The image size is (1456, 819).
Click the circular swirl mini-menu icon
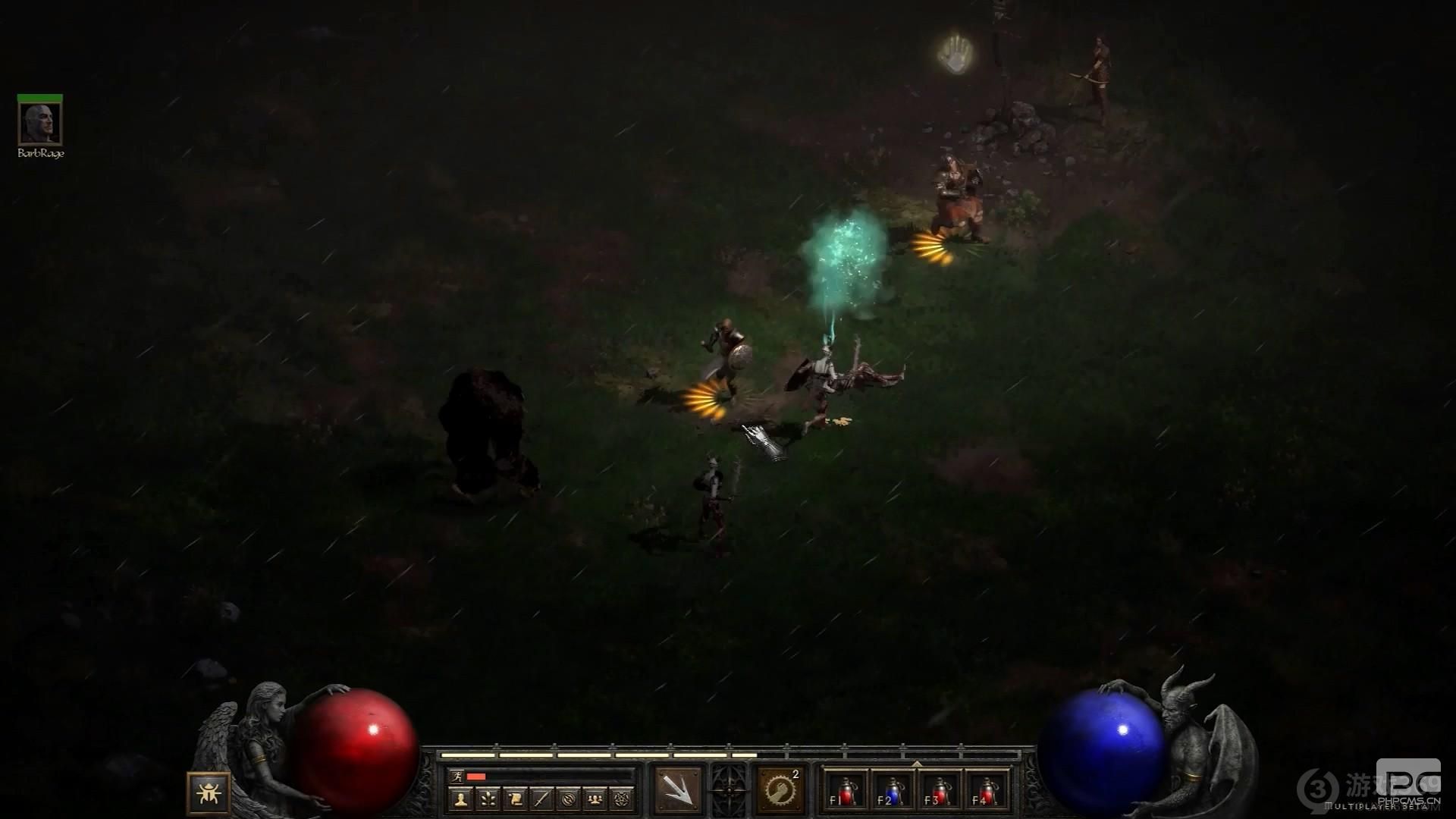click(568, 798)
